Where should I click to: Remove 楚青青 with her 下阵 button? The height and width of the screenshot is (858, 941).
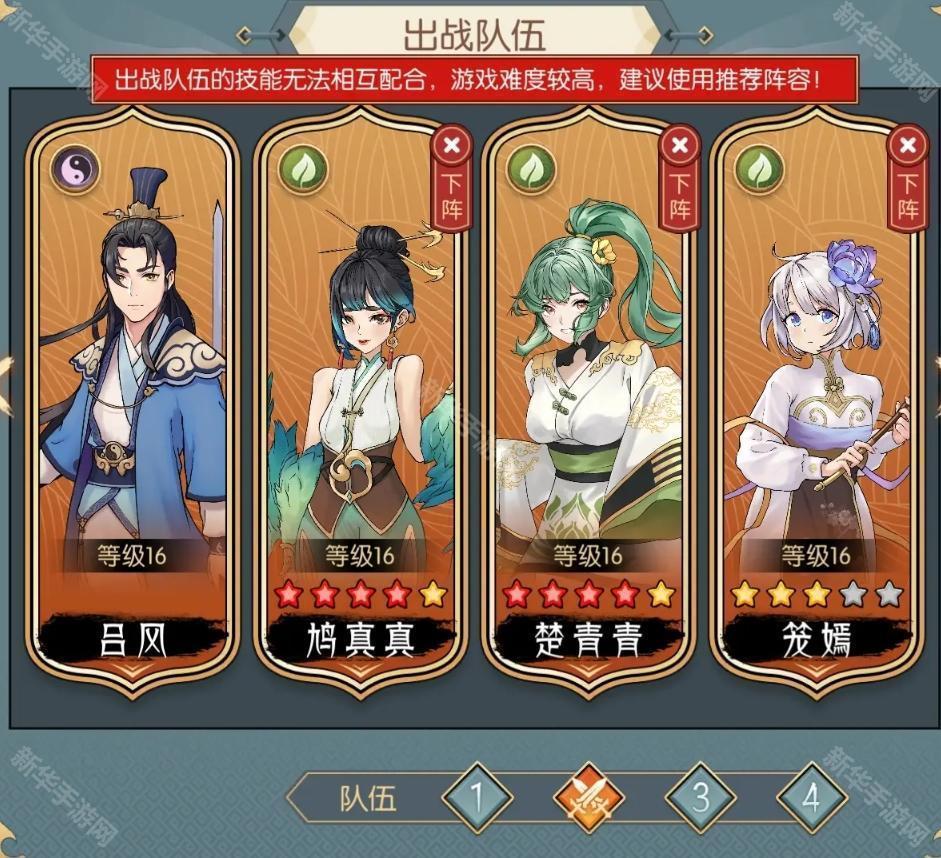680,180
